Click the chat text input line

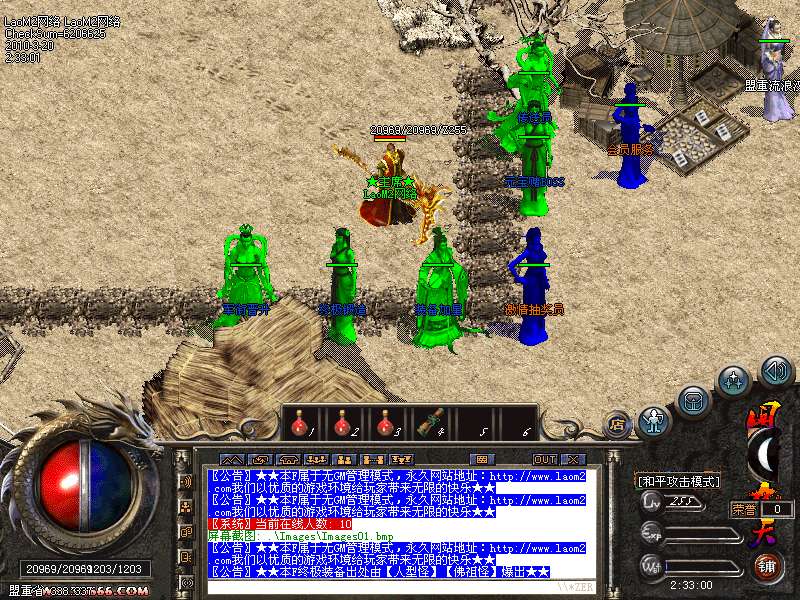tap(400, 587)
